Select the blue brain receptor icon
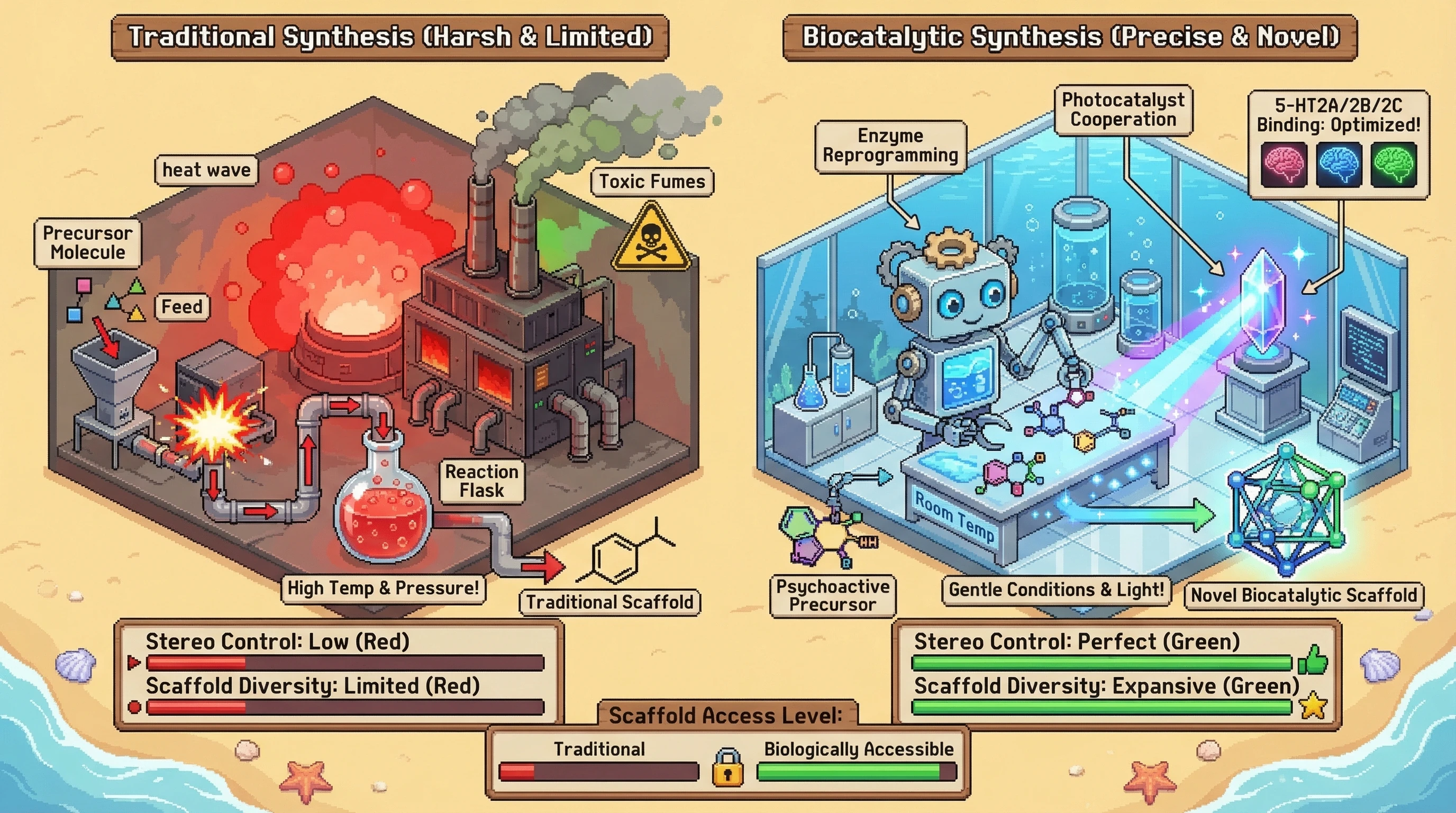The height and width of the screenshot is (813, 1456). point(1339,165)
